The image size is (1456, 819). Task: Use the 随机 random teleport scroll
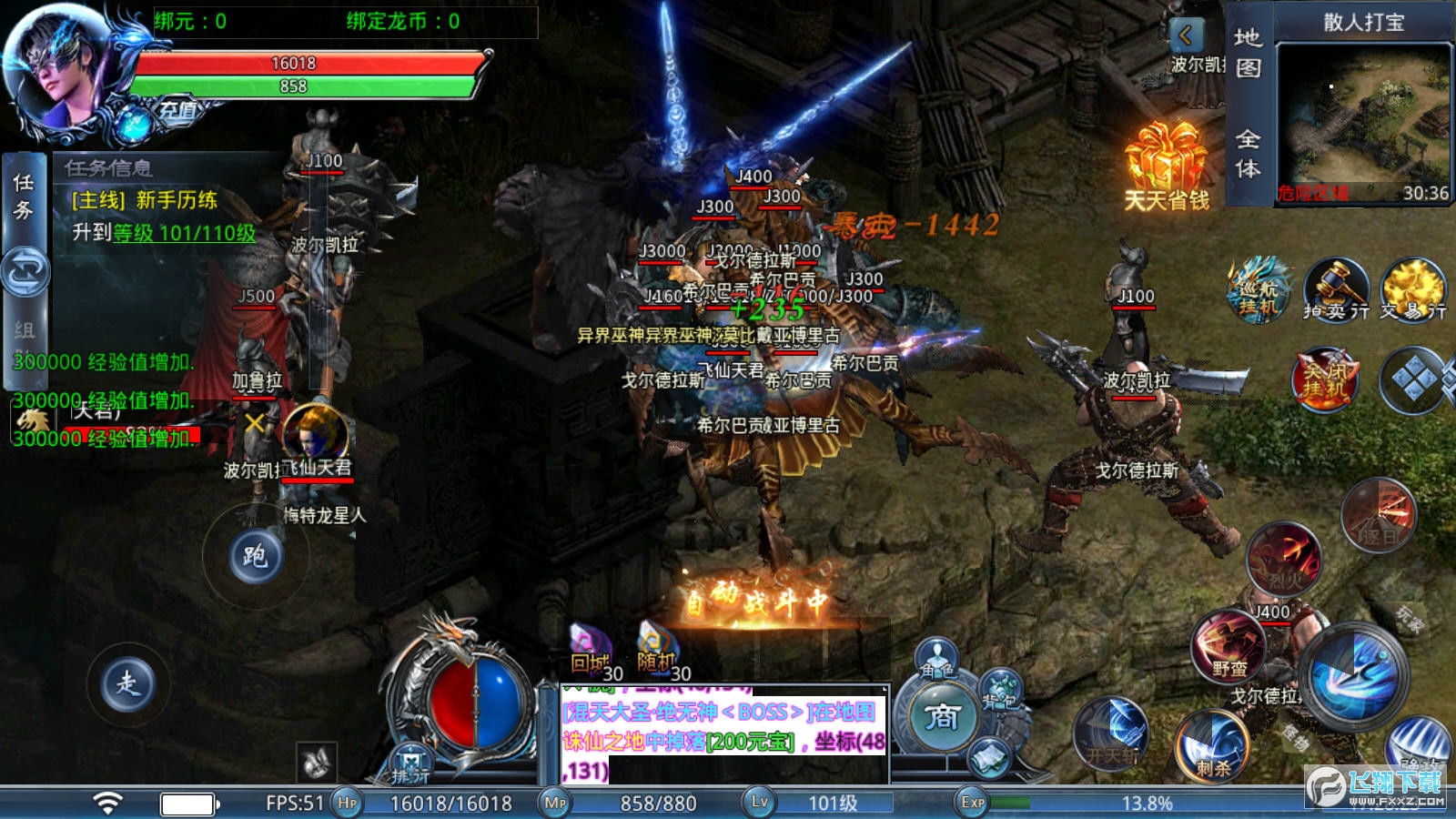coord(657,649)
